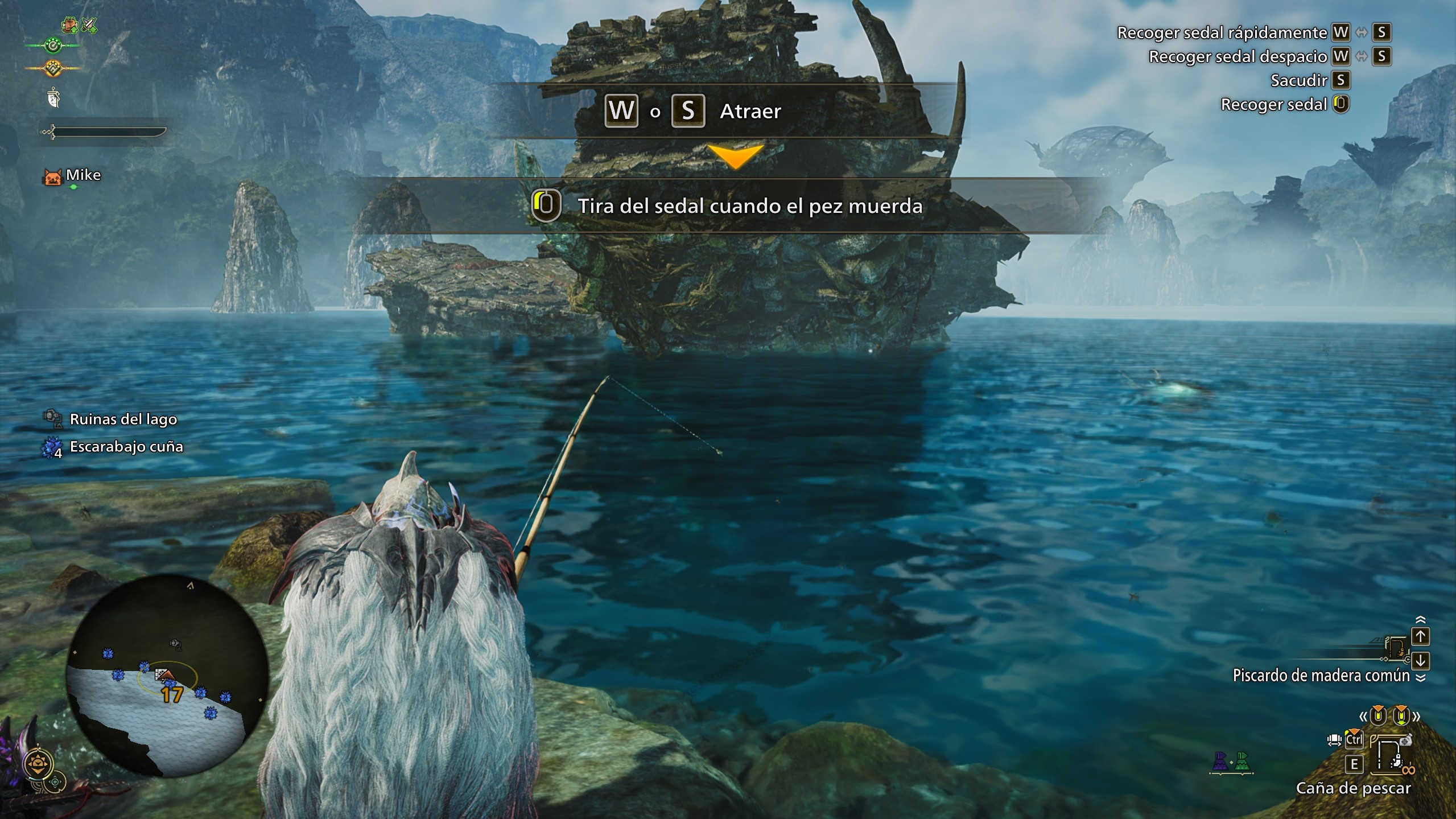Click Mike's cat companion icon
Image resolution: width=1456 pixels, height=819 pixels.
point(53,176)
